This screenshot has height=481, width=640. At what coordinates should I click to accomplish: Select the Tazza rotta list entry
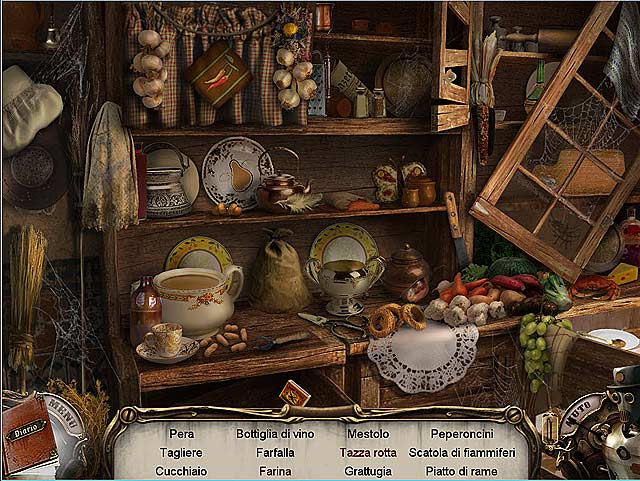(367, 452)
